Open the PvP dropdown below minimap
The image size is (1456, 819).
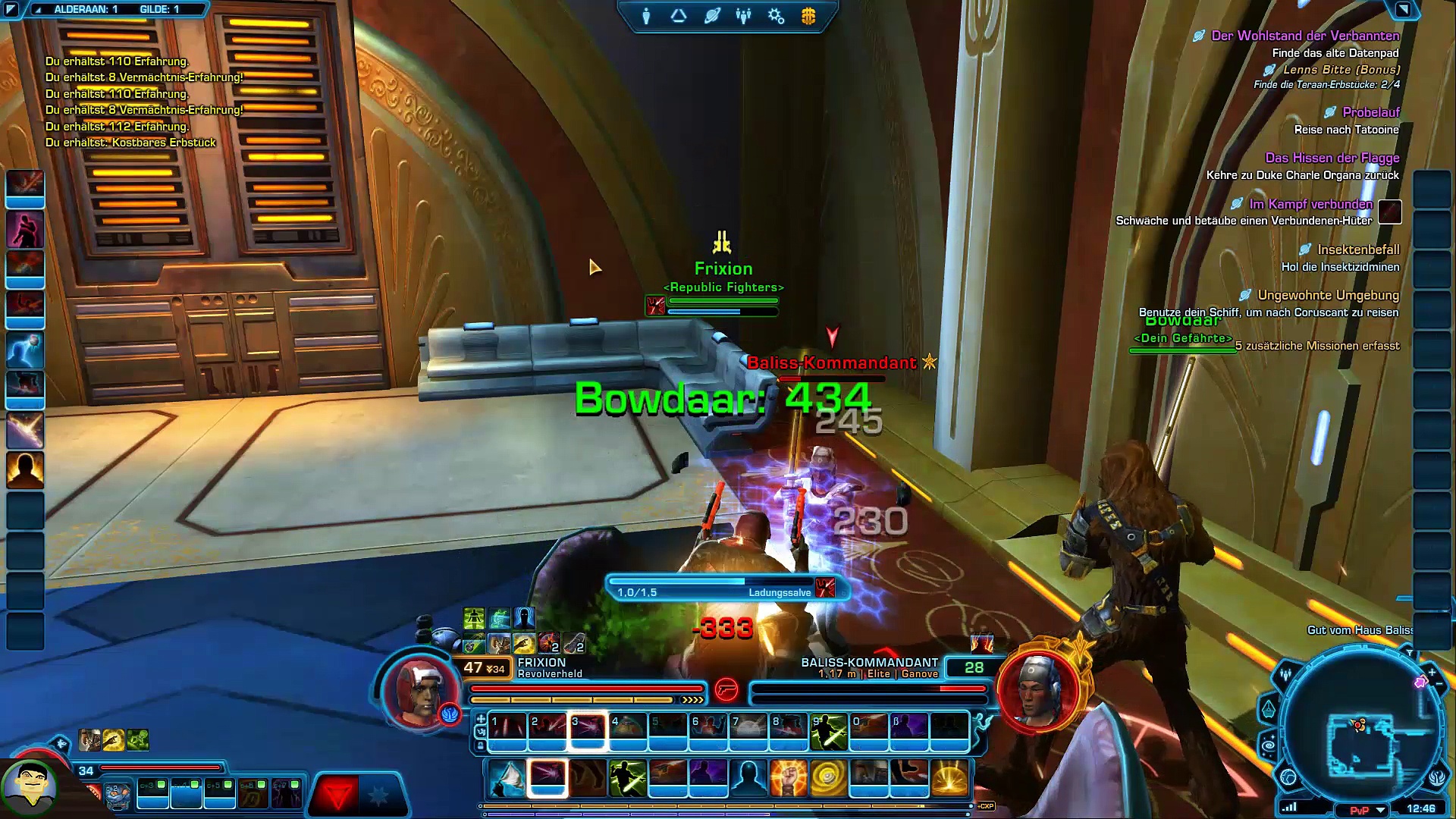pyautogui.click(x=1381, y=810)
